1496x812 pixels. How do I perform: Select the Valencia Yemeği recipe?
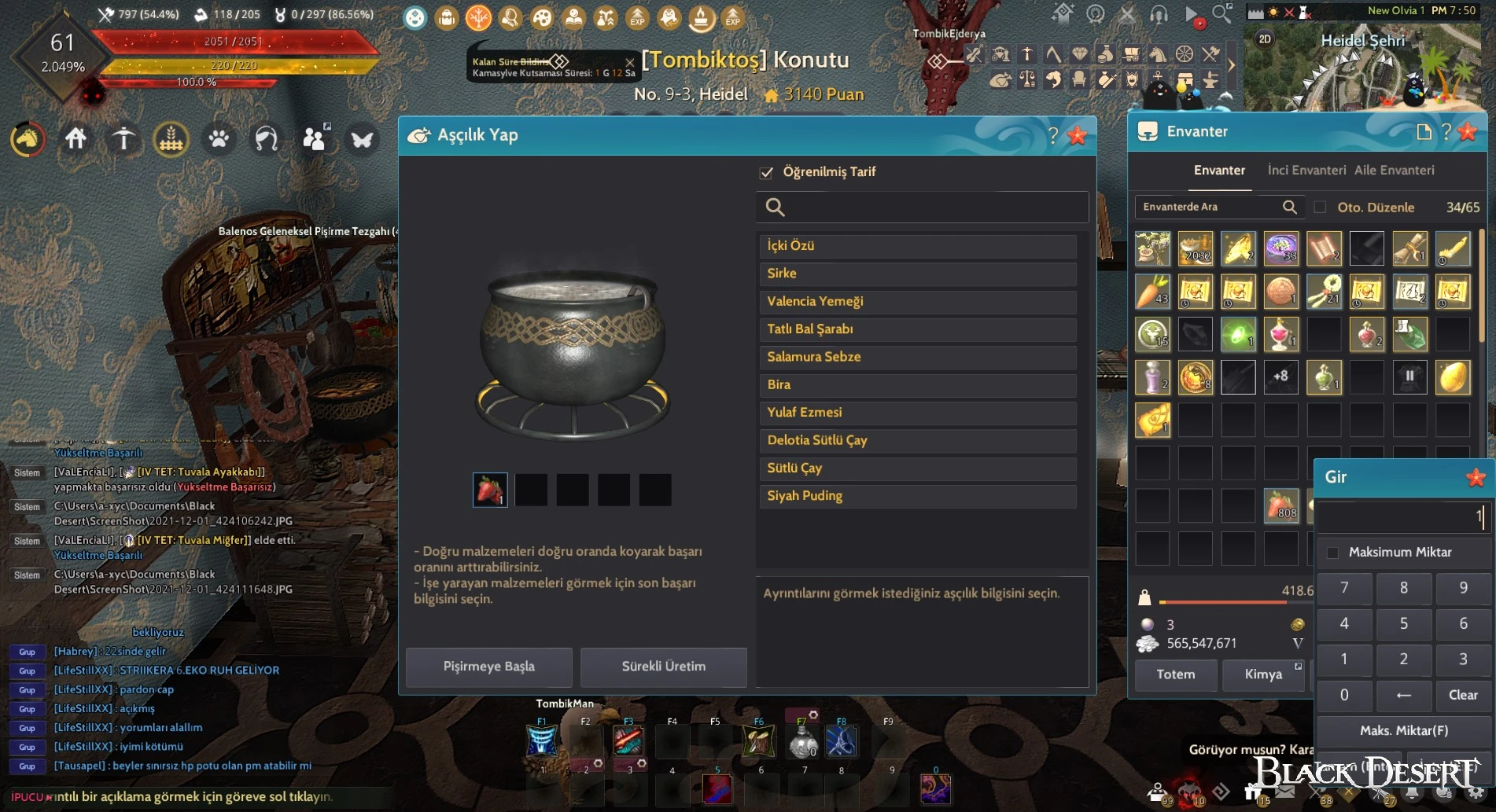click(917, 301)
